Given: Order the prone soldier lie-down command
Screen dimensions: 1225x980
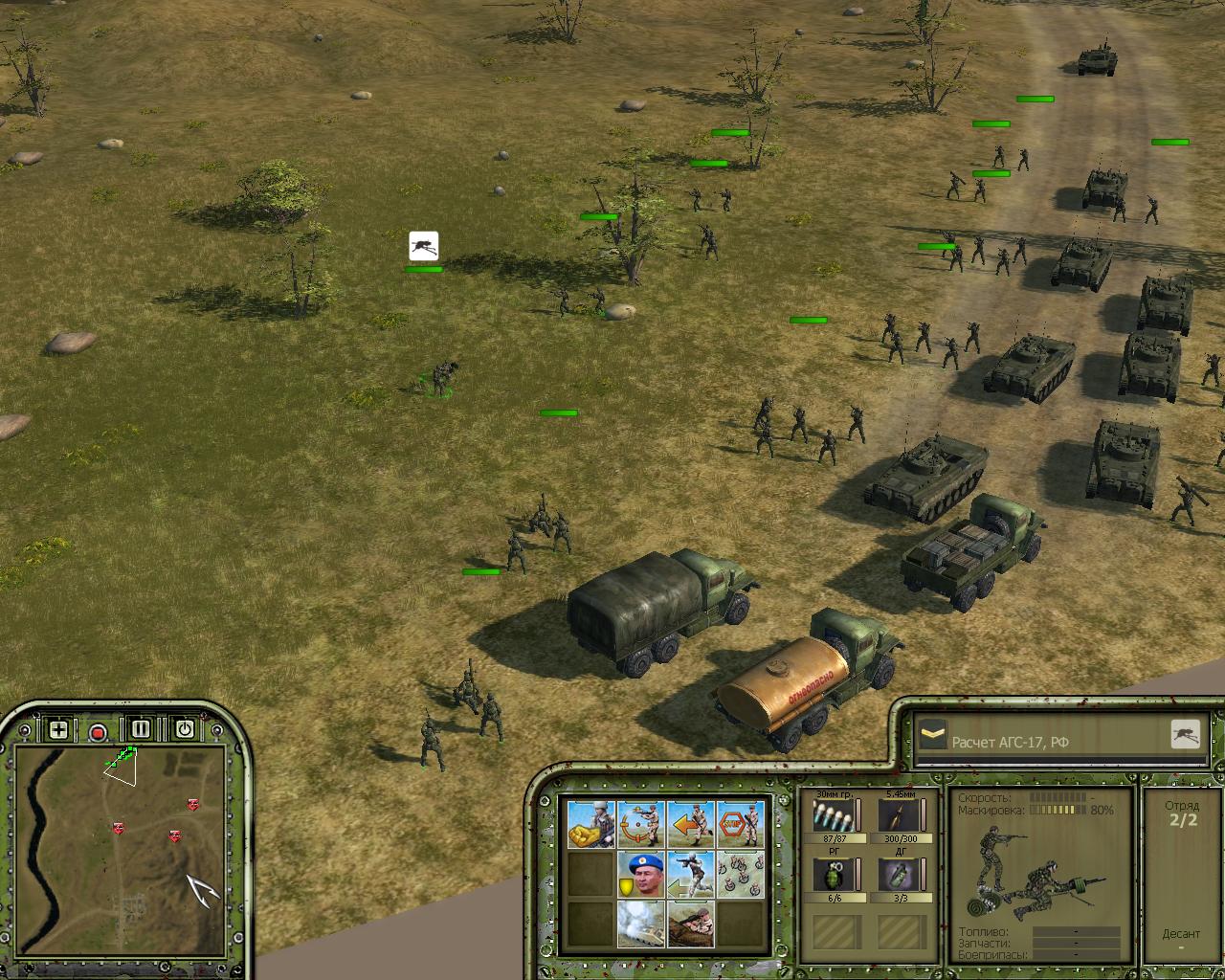Looking at the screenshot, I should click(x=691, y=924).
